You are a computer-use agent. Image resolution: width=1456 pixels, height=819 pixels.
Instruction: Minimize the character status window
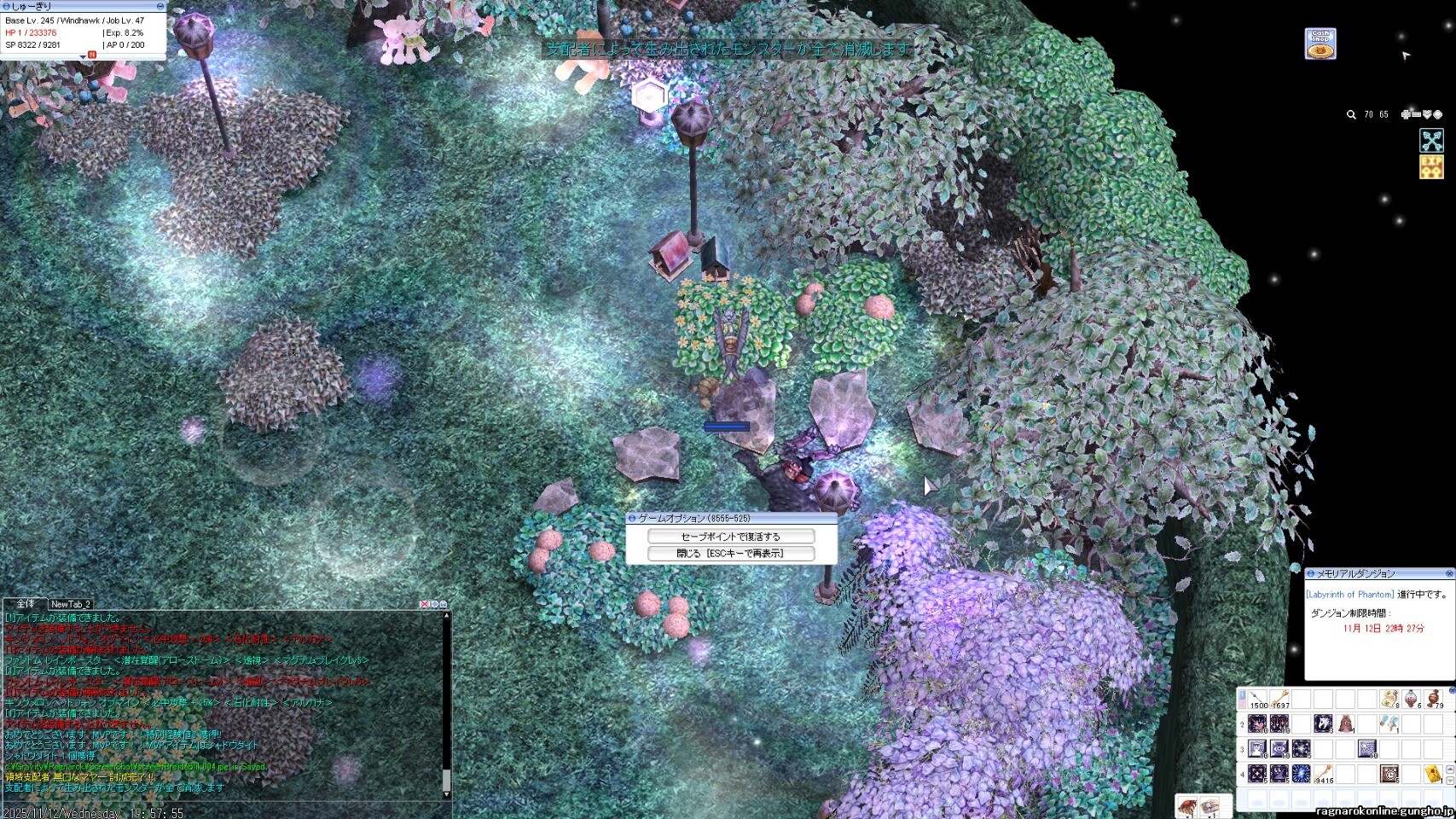[160, 6]
